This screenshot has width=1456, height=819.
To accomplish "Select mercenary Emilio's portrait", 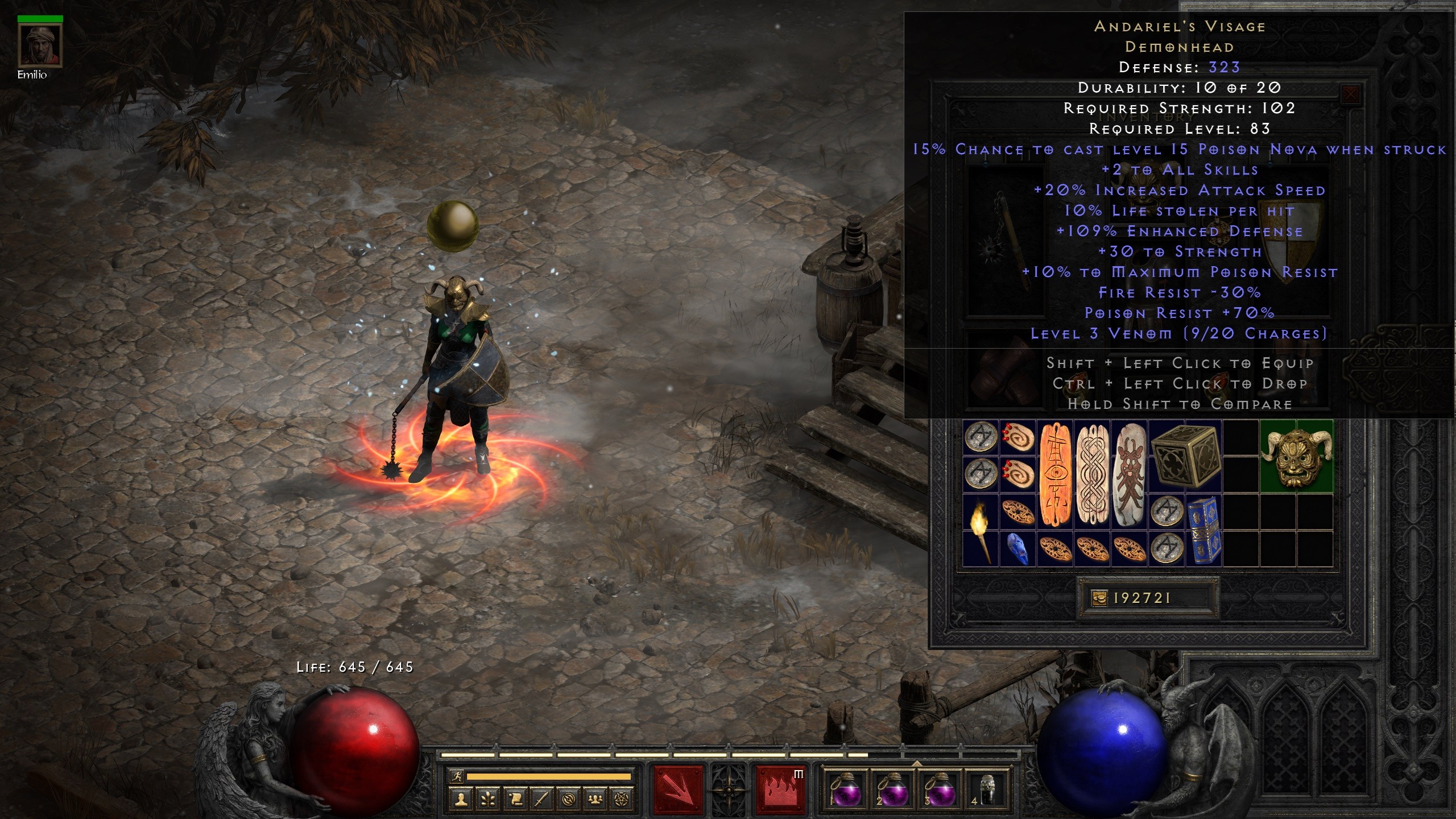I will [40, 45].
